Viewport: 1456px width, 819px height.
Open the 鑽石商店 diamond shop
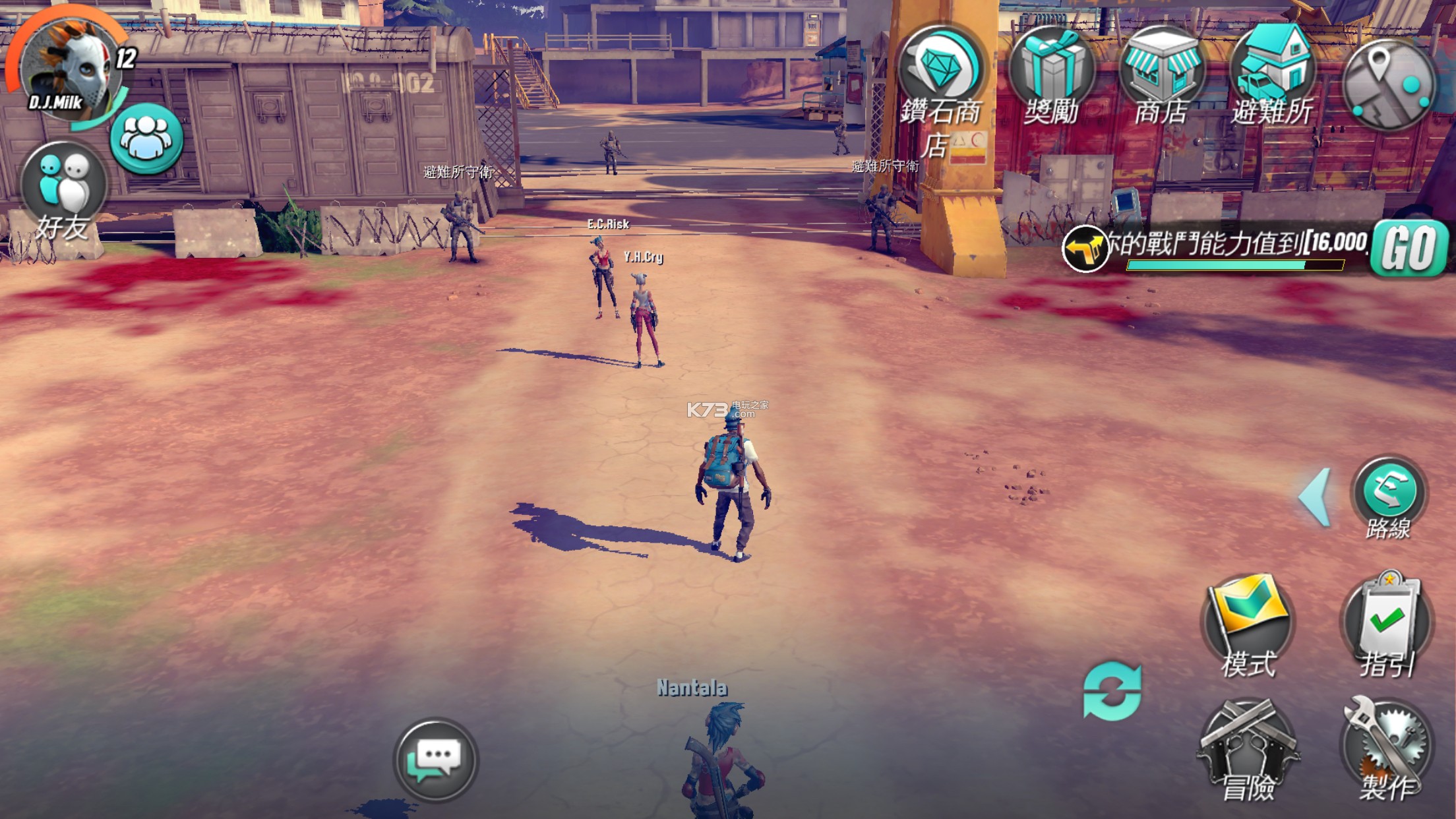click(942, 79)
